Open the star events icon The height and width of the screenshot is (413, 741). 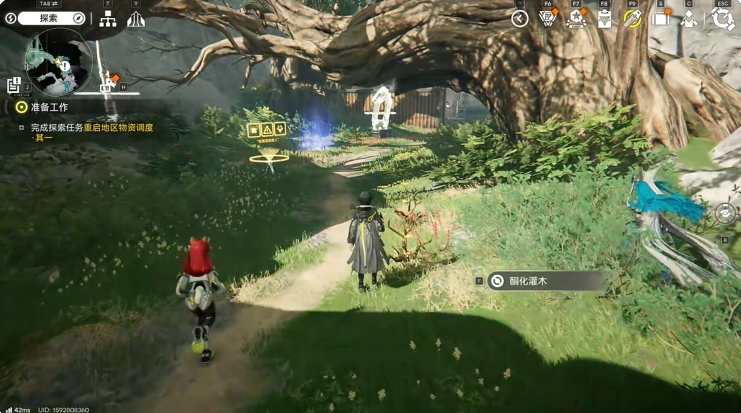click(576, 18)
